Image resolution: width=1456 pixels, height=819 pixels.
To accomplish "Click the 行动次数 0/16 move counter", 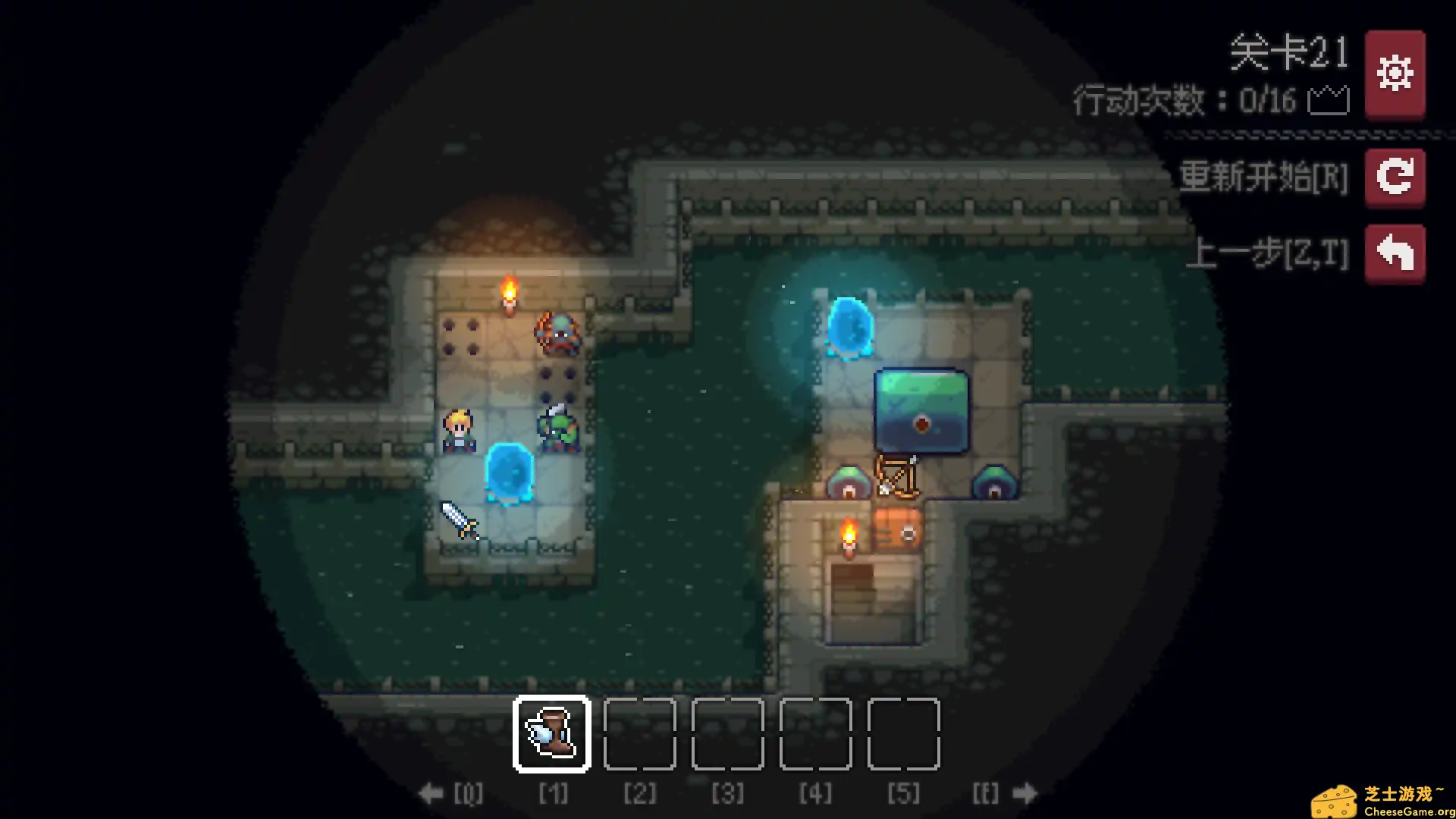I will pyautogui.click(x=1187, y=100).
